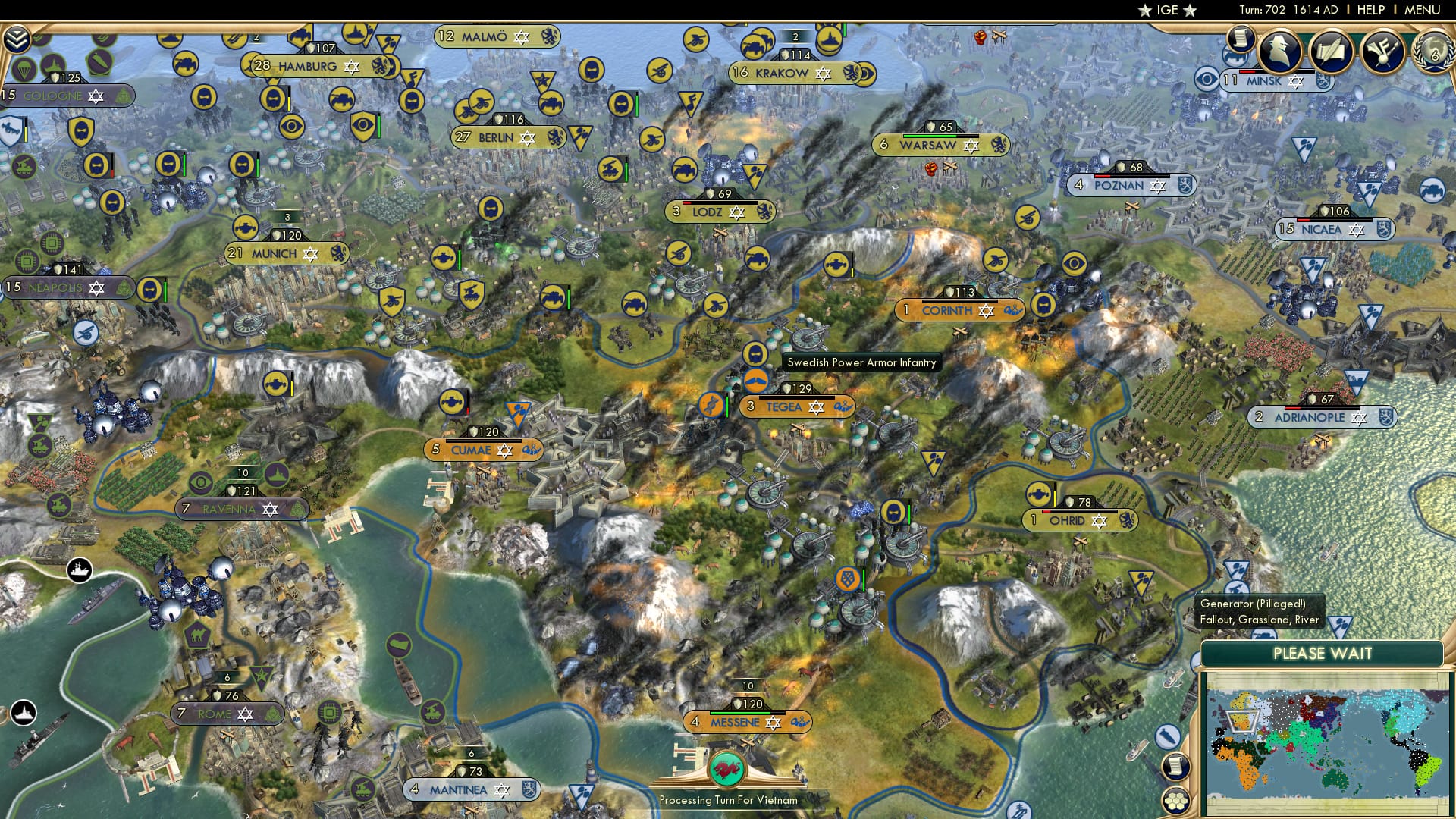
Task: Toggle the eye indicator above Ravenna
Action: click(199, 481)
